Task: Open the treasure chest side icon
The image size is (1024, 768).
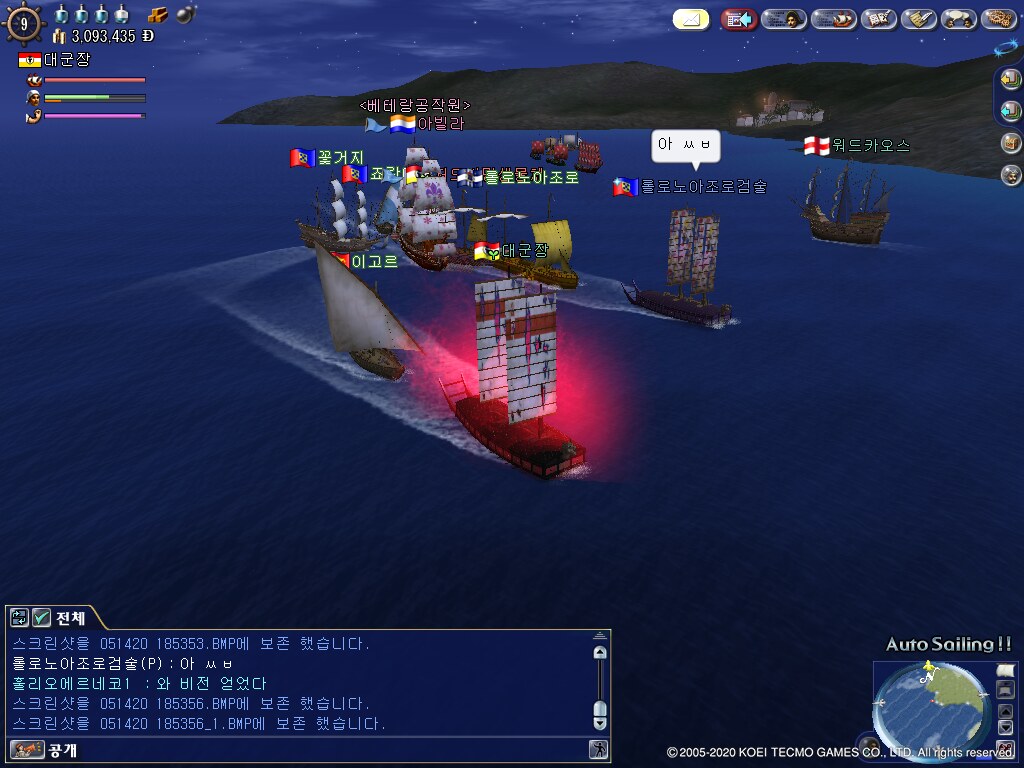Action: point(1011,143)
